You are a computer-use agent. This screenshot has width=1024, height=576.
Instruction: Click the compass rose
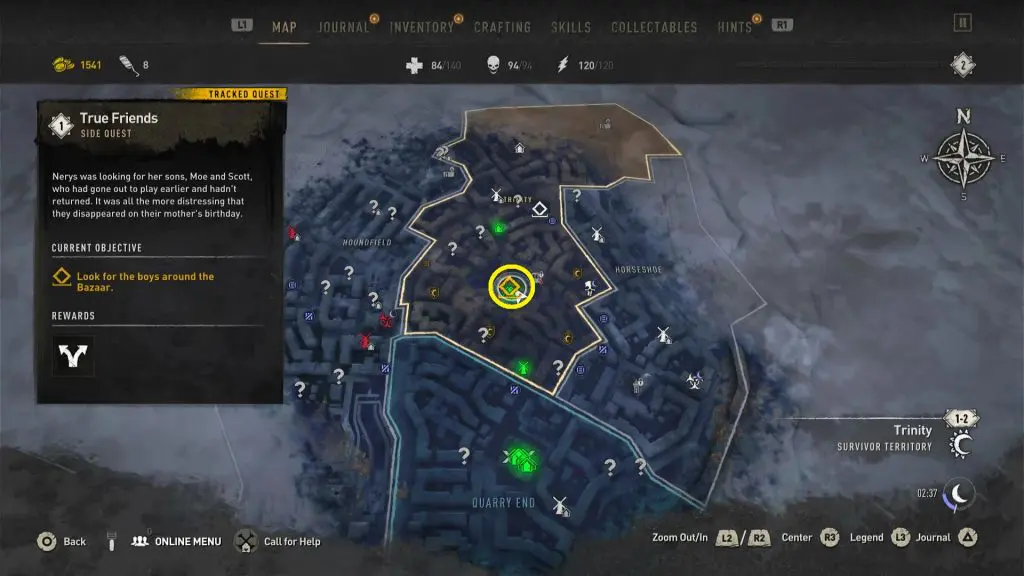[x=963, y=157]
